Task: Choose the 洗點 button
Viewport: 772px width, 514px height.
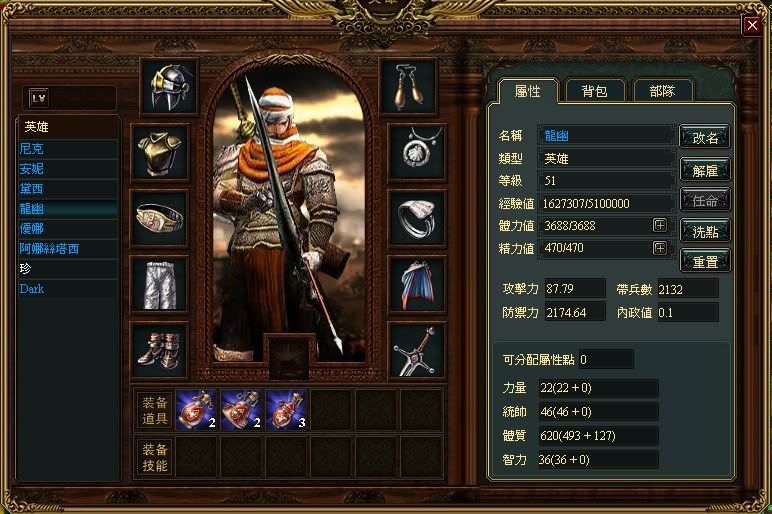Action: pyautogui.click(x=704, y=230)
